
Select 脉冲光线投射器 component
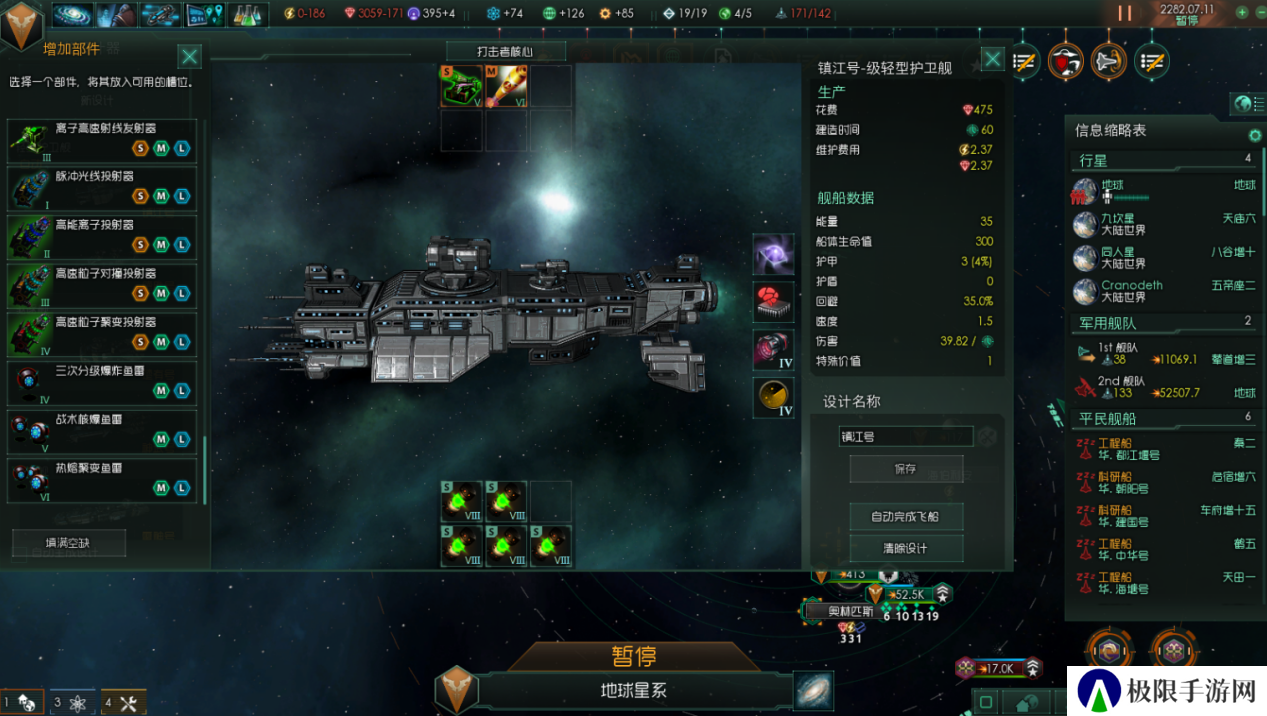coord(101,187)
